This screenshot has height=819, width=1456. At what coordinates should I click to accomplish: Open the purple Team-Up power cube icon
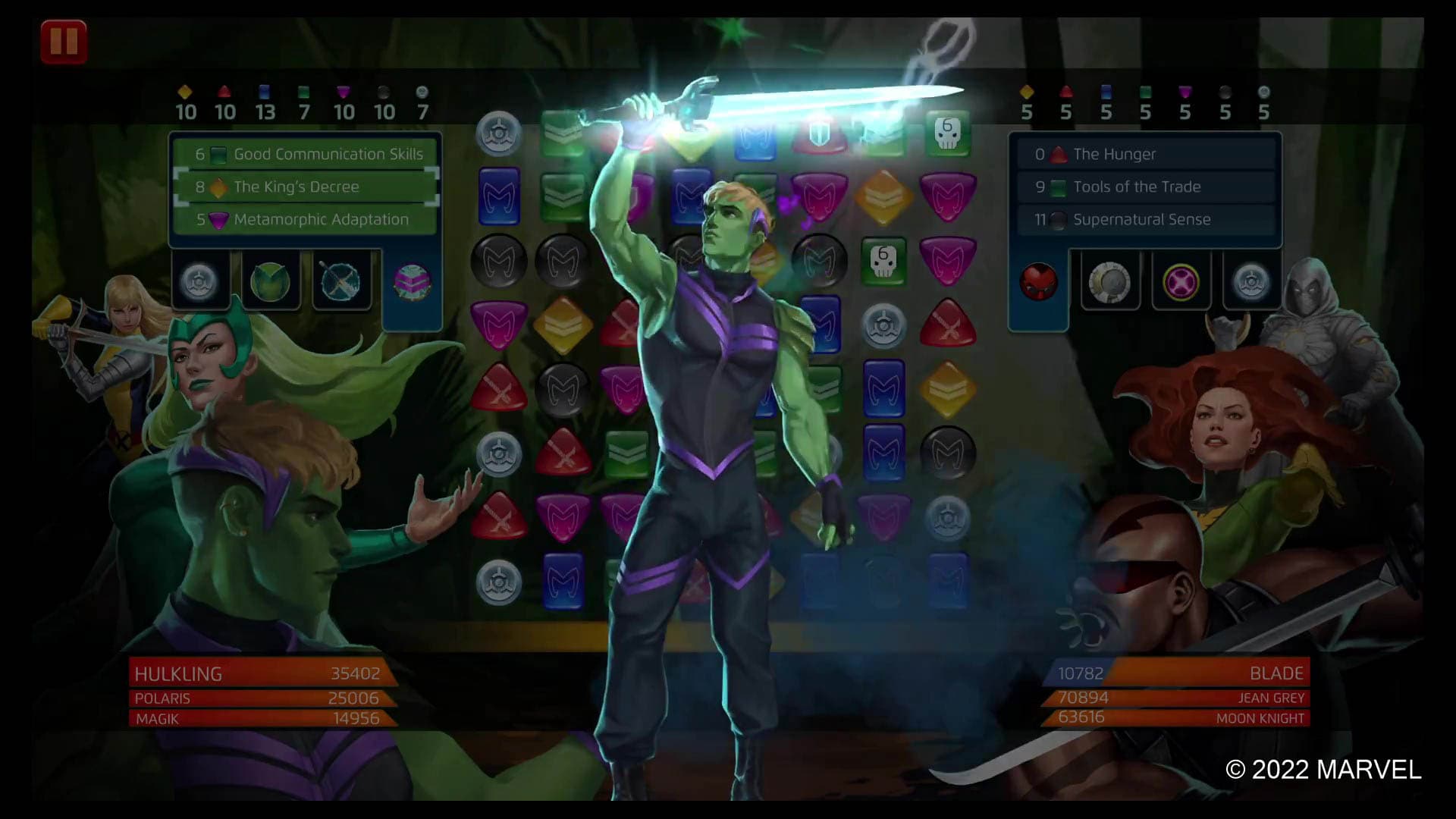click(x=414, y=282)
